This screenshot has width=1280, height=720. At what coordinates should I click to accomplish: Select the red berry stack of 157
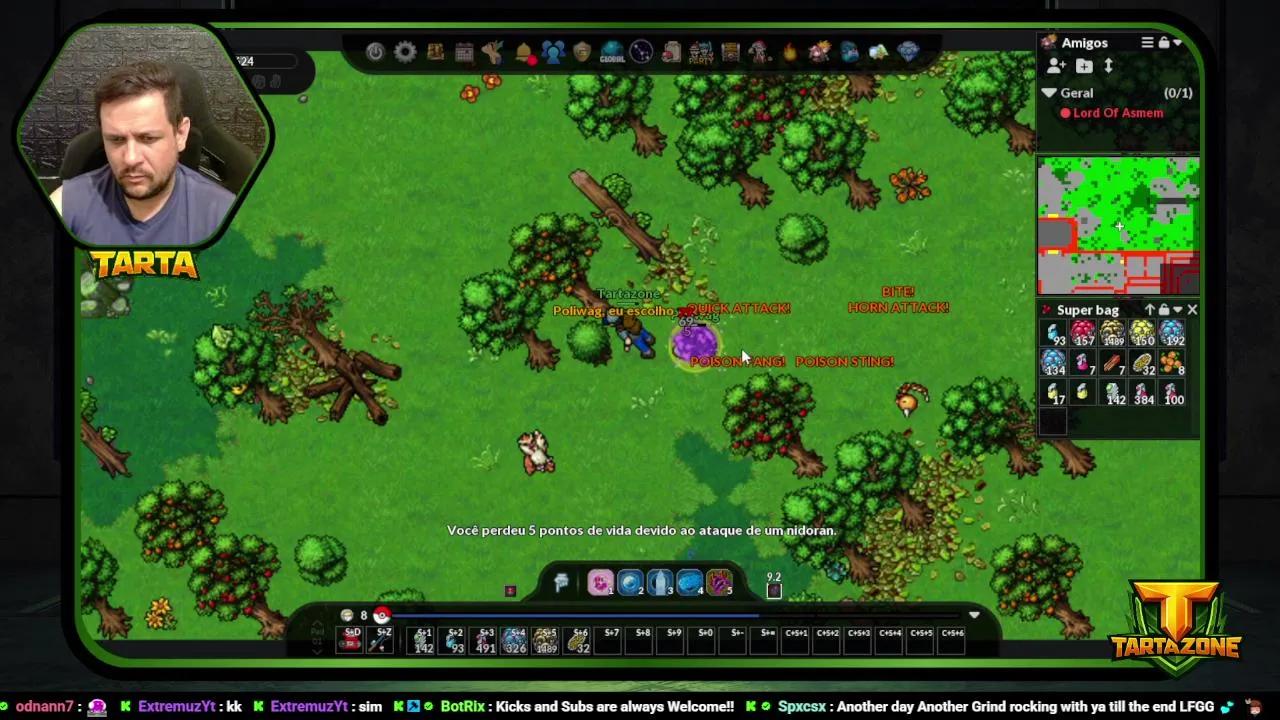click(x=1083, y=334)
